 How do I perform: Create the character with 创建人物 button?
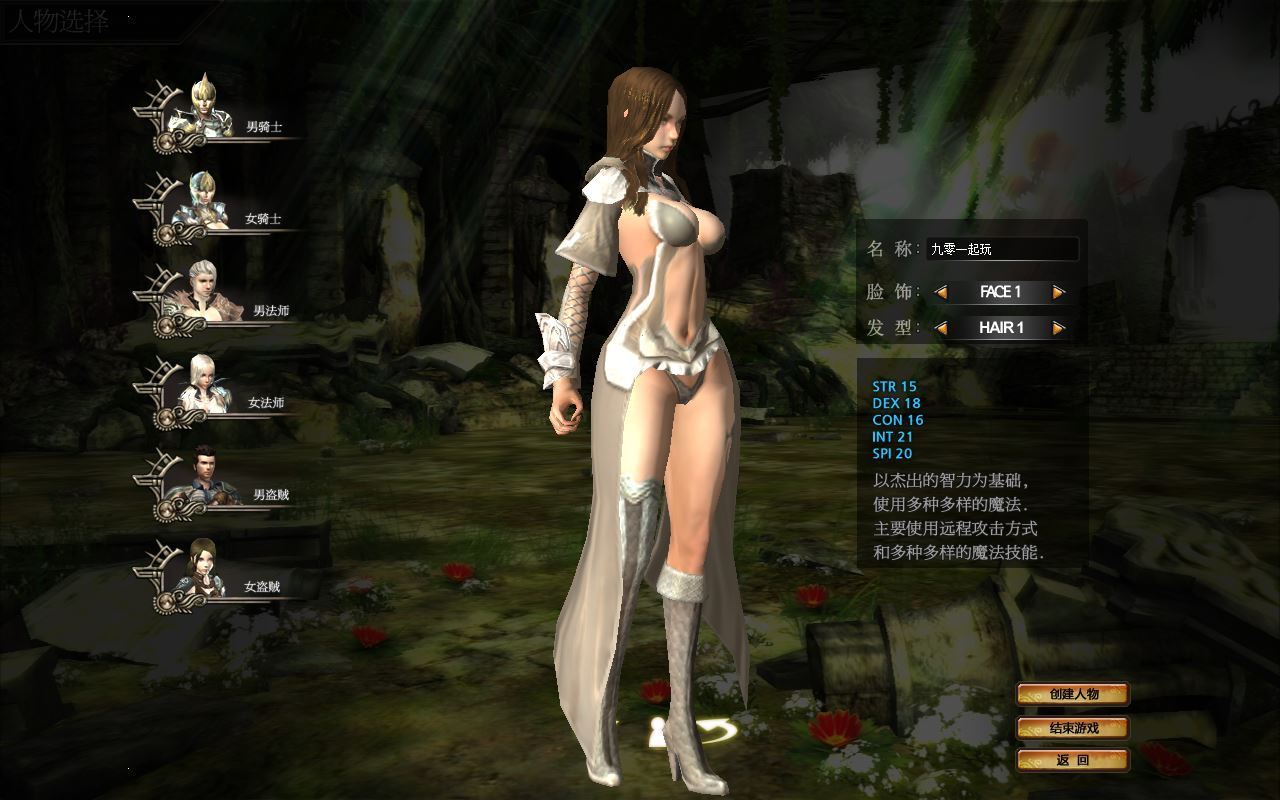(1073, 694)
